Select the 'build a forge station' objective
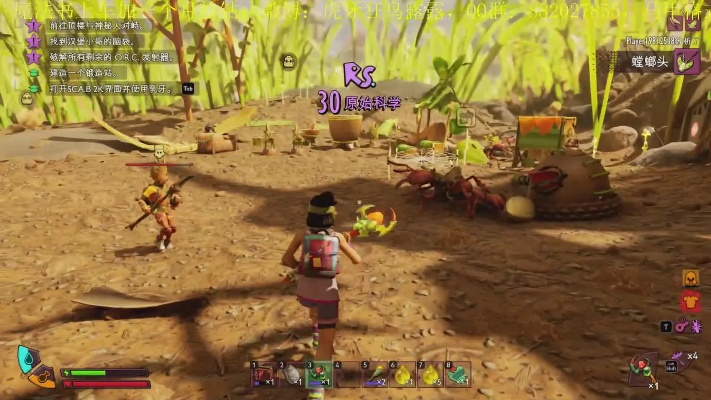The image size is (711, 400). (82, 73)
